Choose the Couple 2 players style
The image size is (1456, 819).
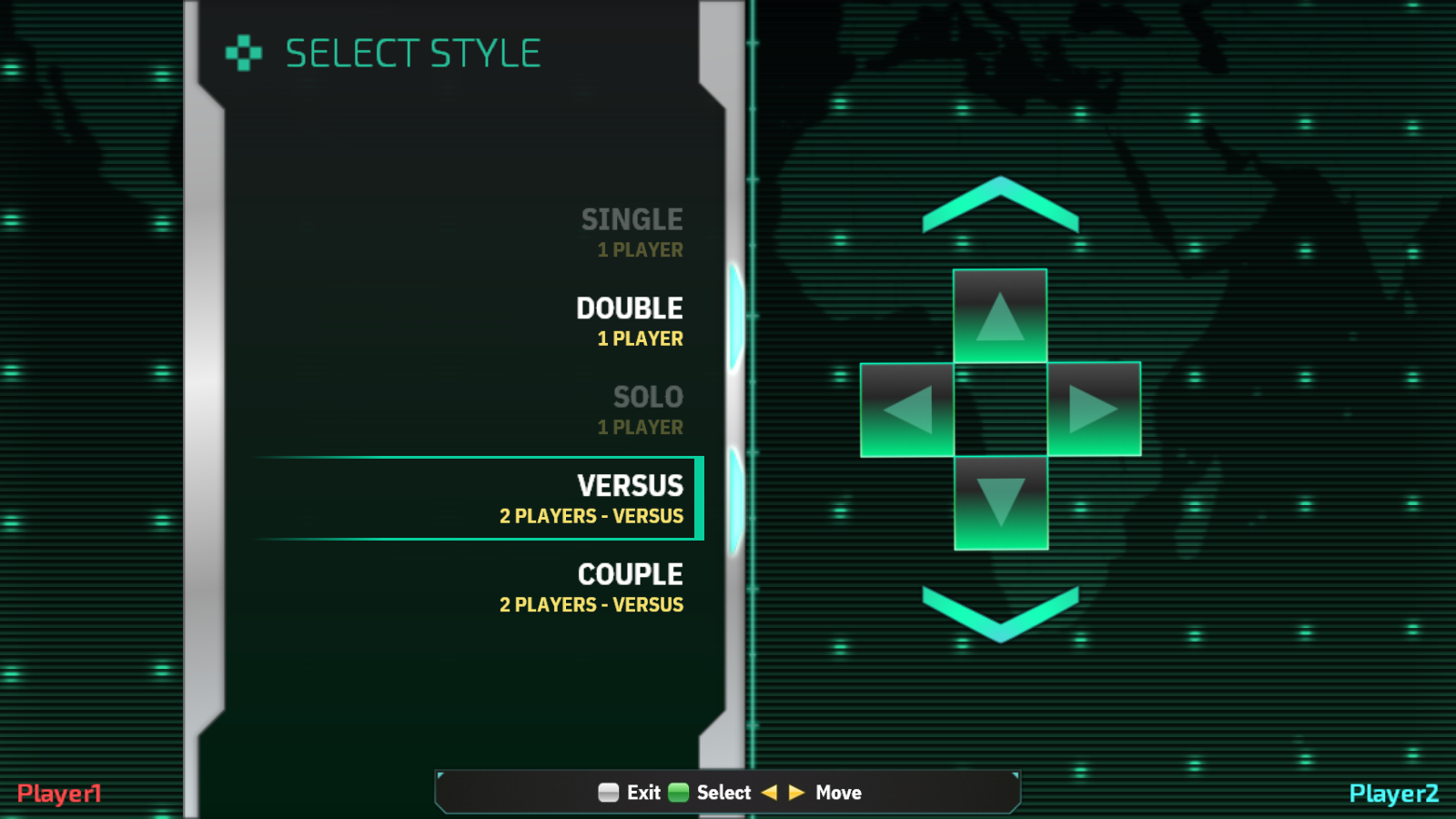[591, 588]
